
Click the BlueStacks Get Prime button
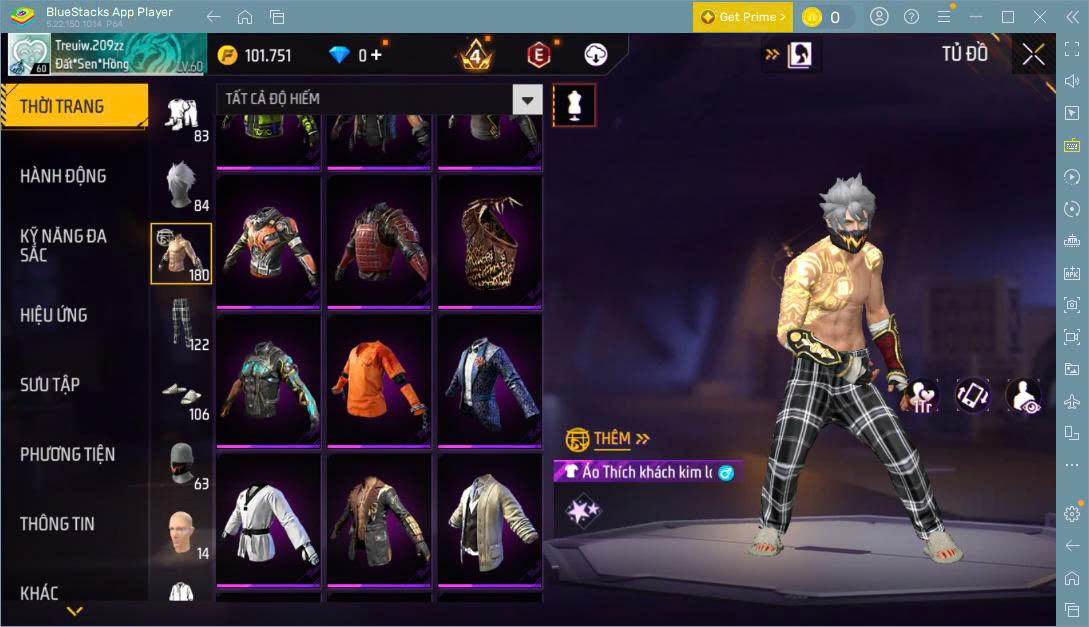(744, 17)
